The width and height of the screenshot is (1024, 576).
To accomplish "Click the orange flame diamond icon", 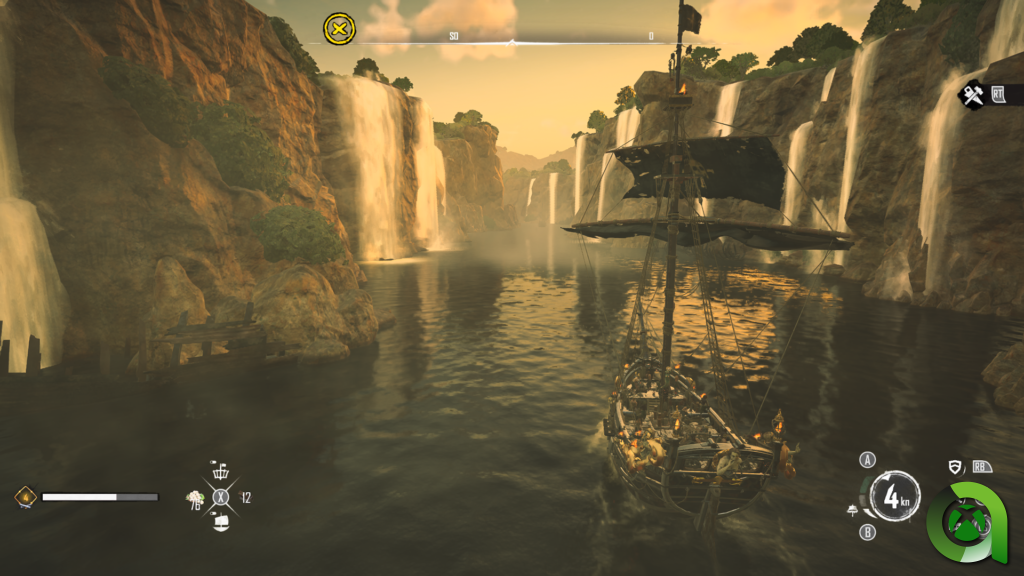I will 25,496.
